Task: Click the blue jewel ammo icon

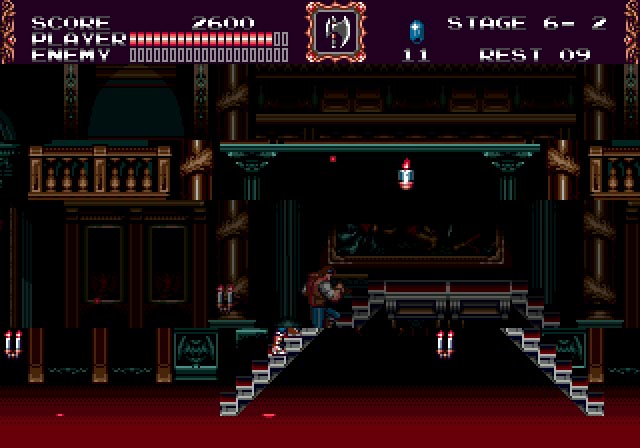Action: 416,30
